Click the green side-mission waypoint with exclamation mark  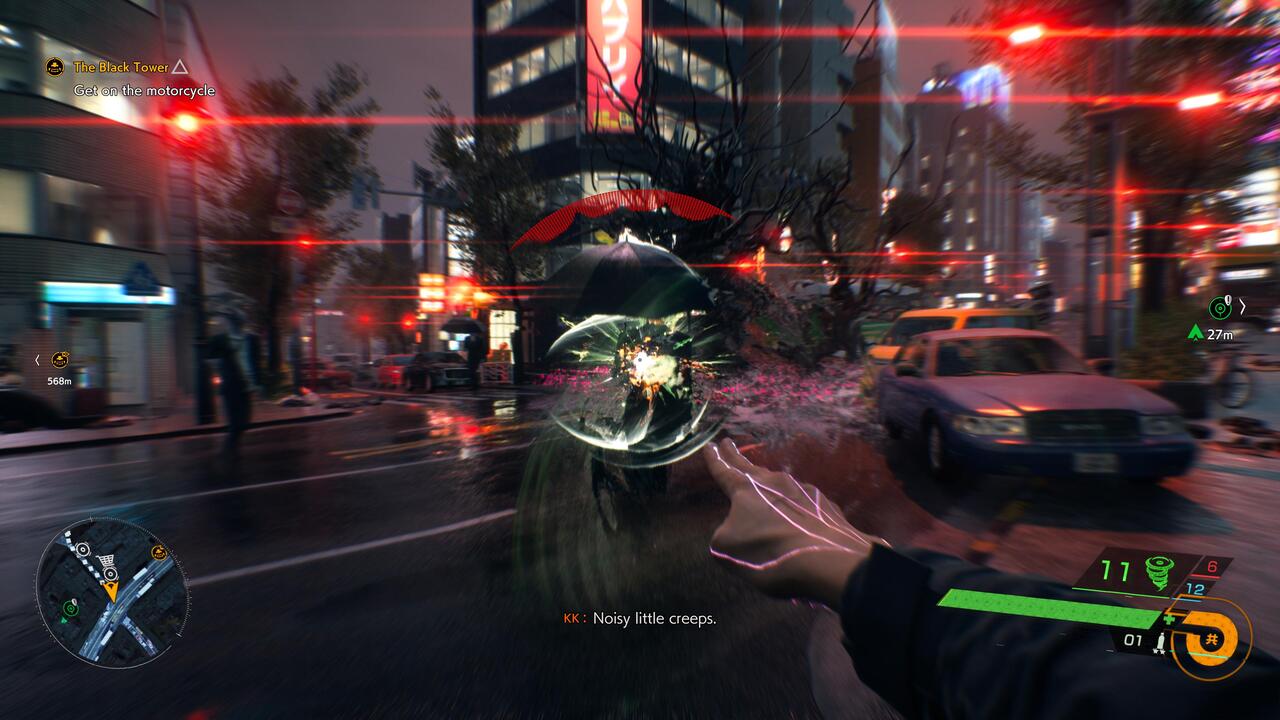pyautogui.click(x=1219, y=308)
